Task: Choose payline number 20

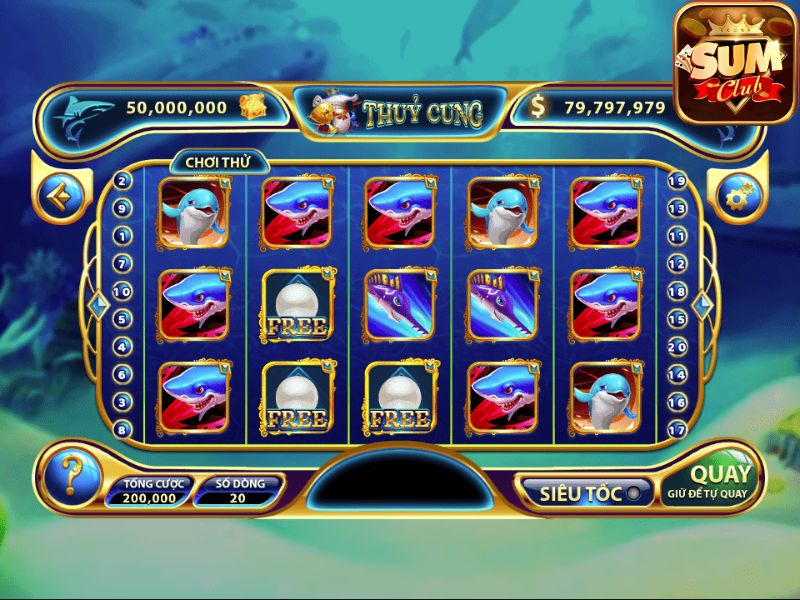Action: coord(676,347)
